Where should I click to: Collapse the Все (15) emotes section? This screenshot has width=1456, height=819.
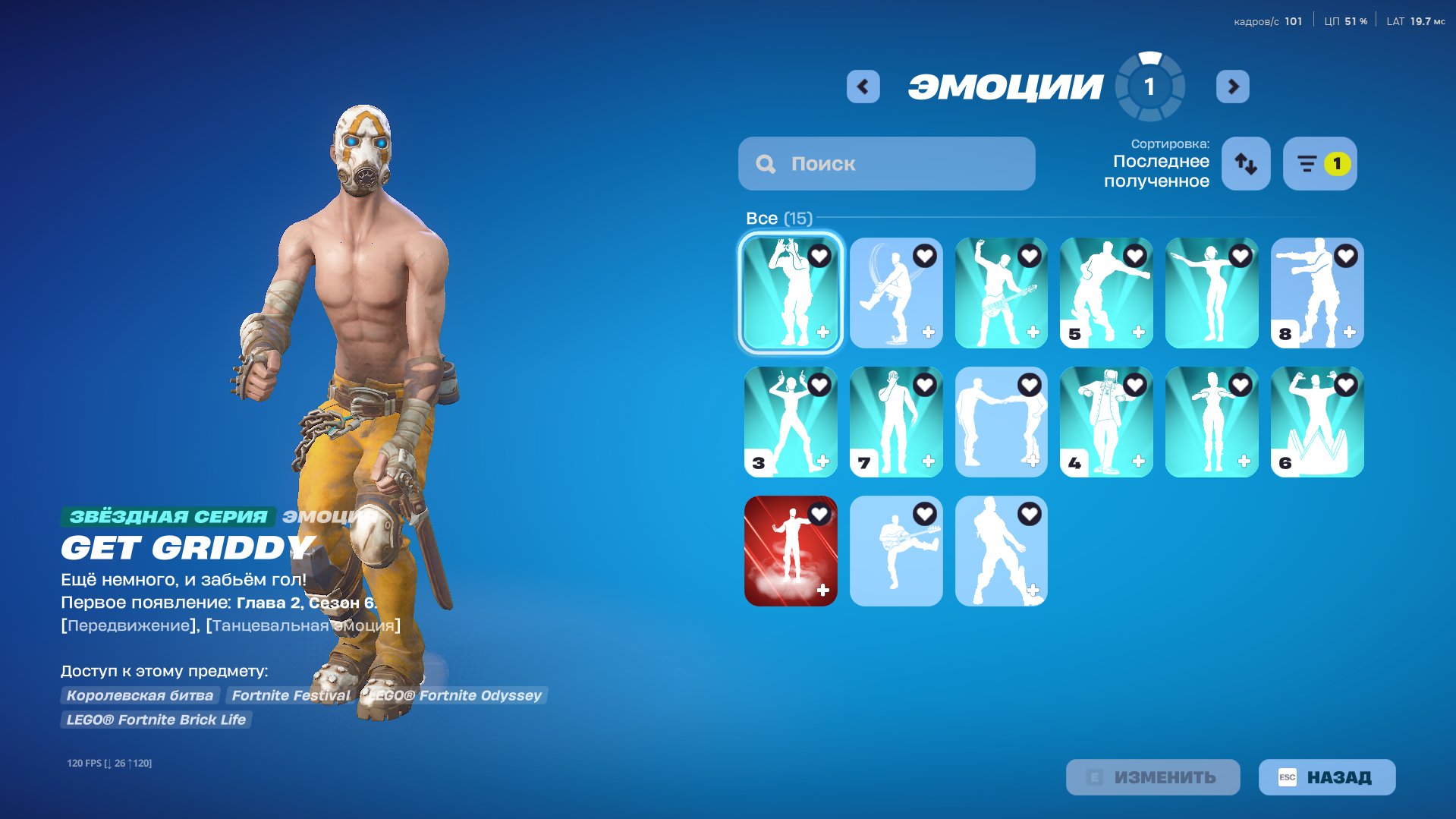(779, 218)
